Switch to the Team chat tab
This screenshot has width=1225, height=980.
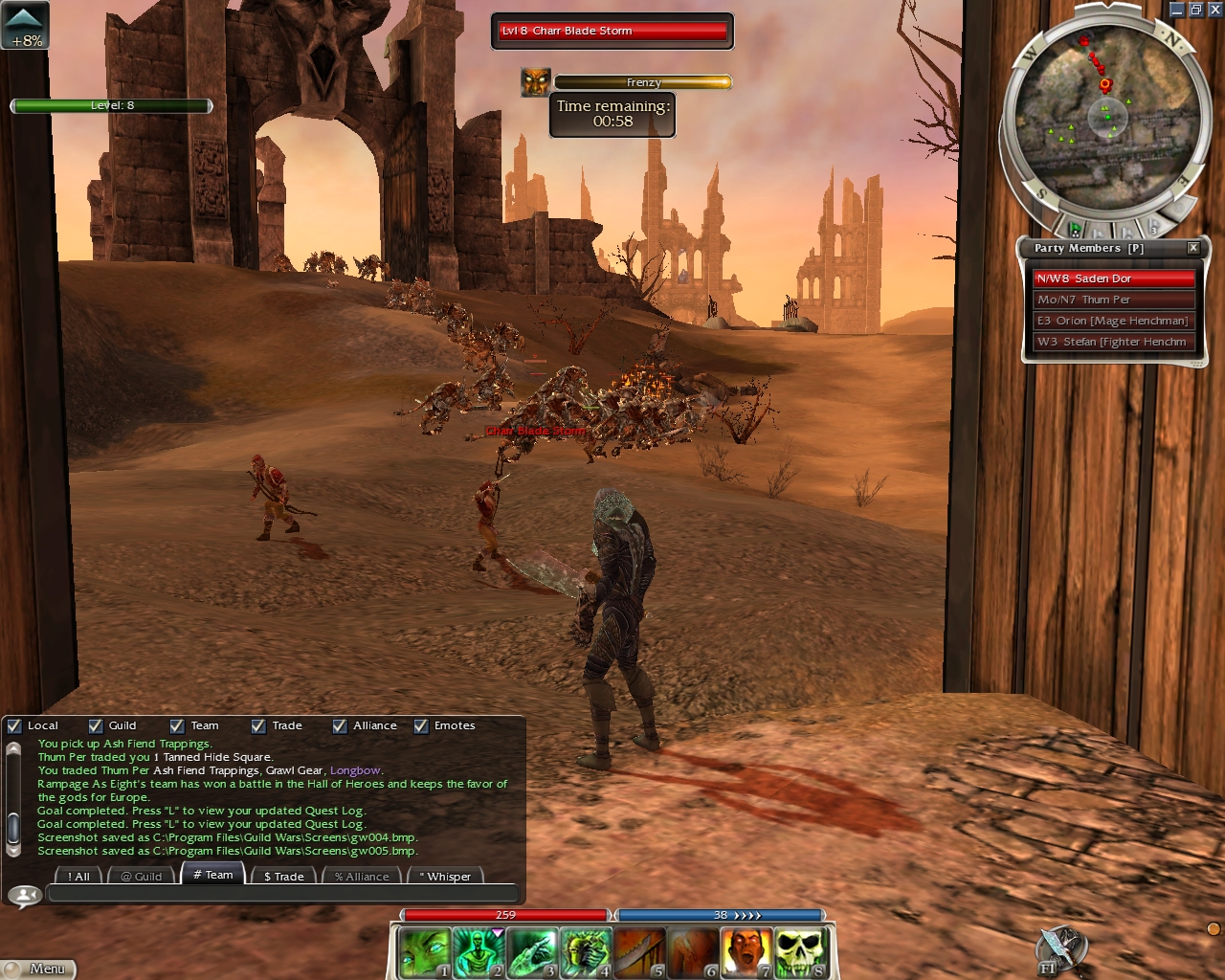tap(213, 875)
